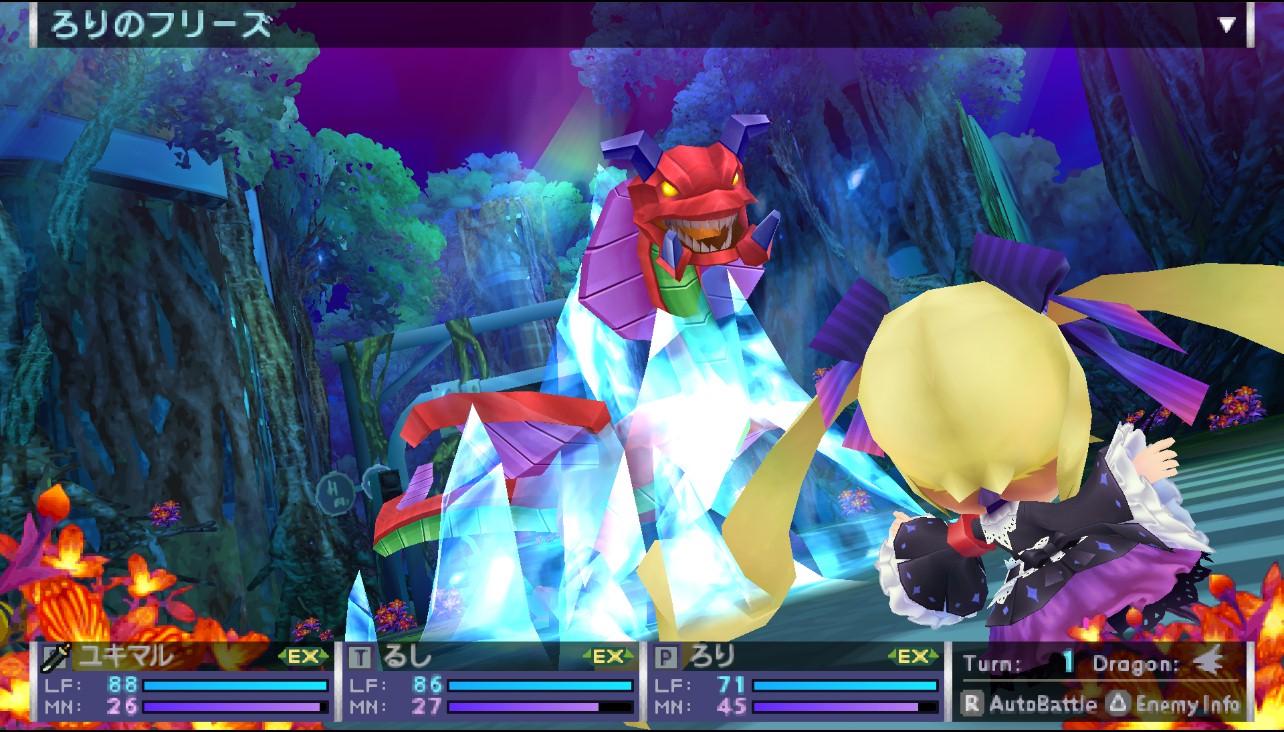Image resolution: width=1284 pixels, height=732 pixels.
Task: Open the Enemy Info display
Action: 1175,704
